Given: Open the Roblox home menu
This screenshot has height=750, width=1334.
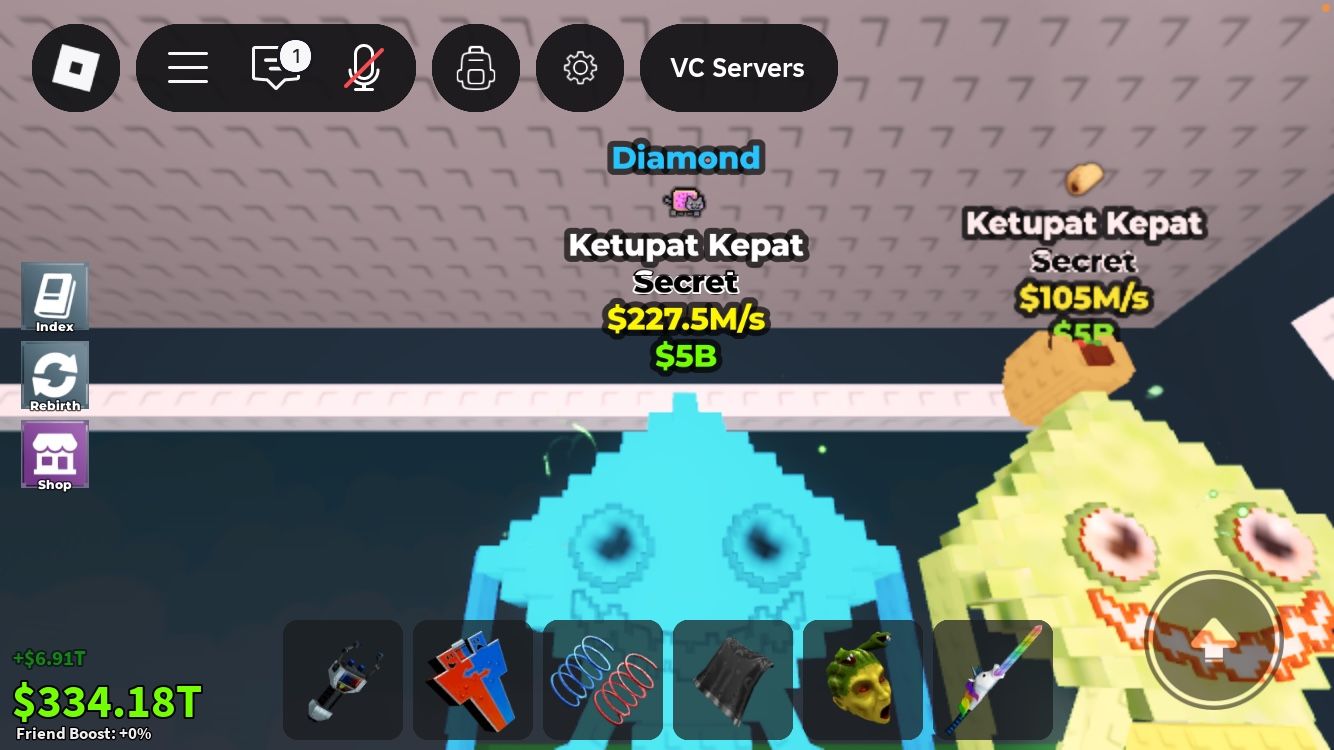Looking at the screenshot, I should pos(76,67).
